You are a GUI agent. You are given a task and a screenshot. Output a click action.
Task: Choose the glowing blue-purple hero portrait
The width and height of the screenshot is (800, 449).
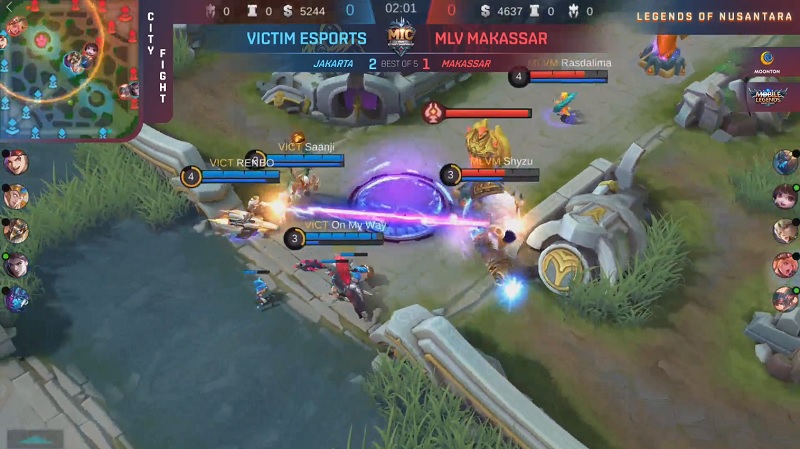tap(16, 298)
